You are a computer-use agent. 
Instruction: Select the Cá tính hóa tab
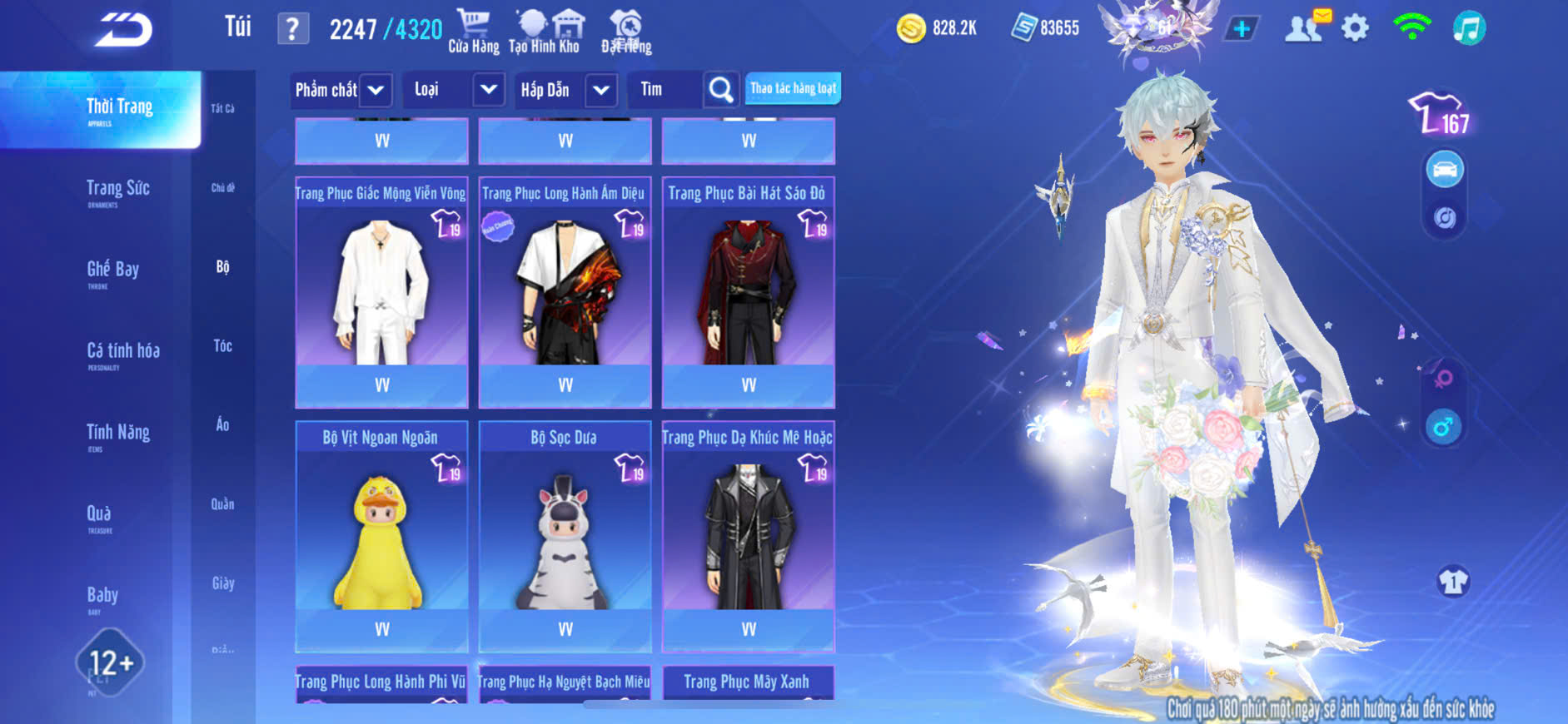[x=122, y=353]
